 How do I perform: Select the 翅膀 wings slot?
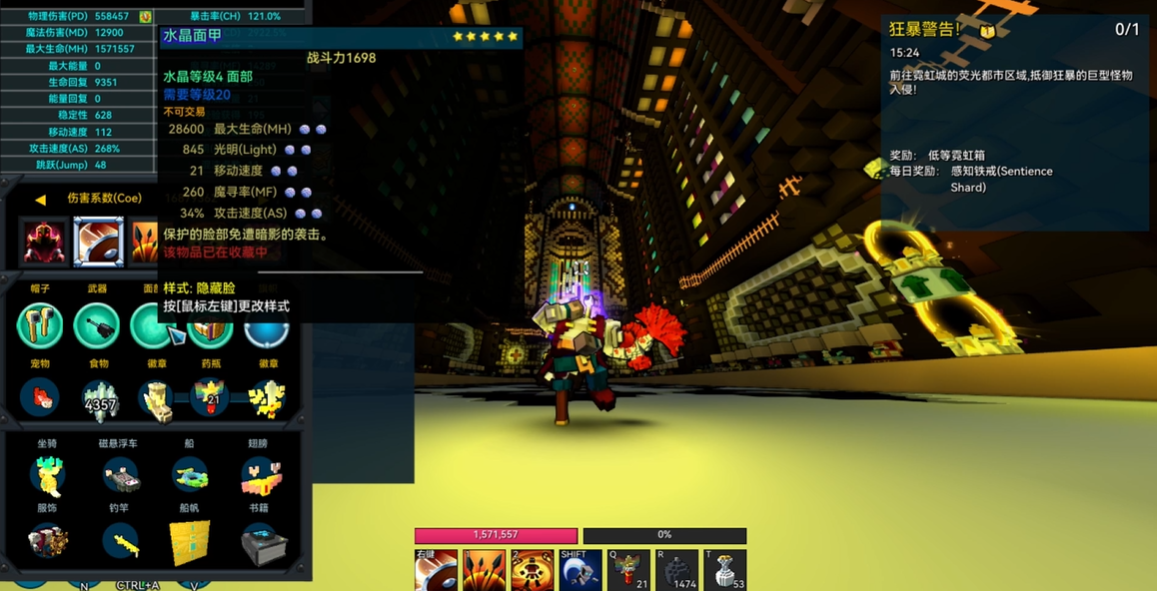260,476
